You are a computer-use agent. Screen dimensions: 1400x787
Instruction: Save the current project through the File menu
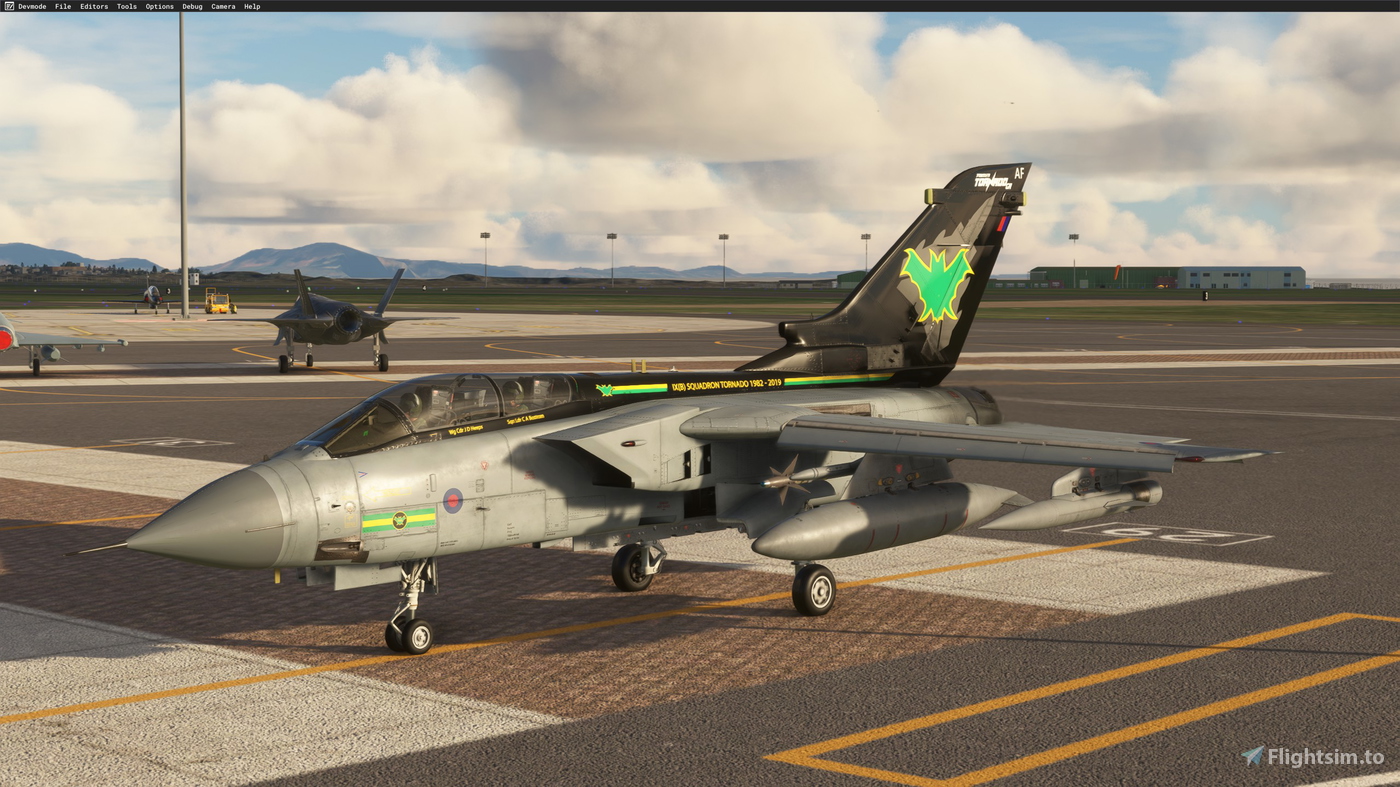tap(61, 5)
